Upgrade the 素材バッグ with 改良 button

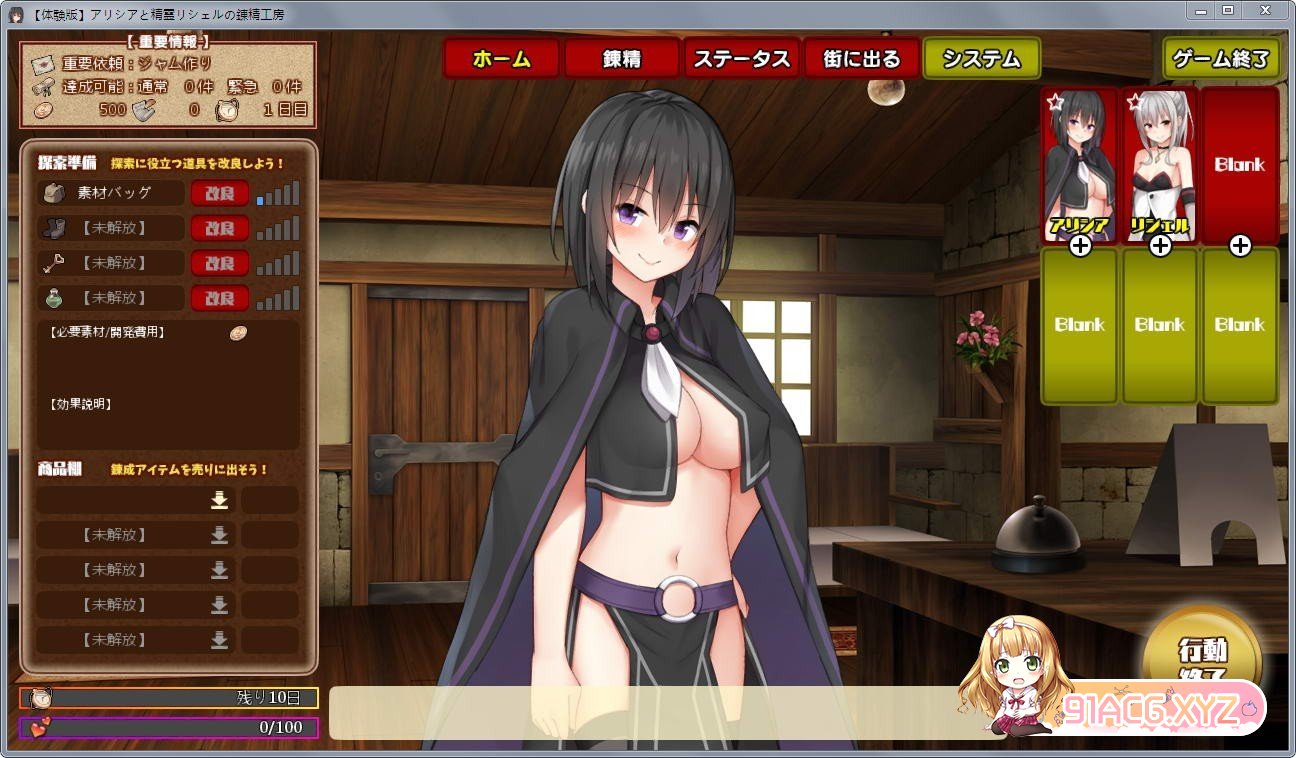click(x=219, y=193)
